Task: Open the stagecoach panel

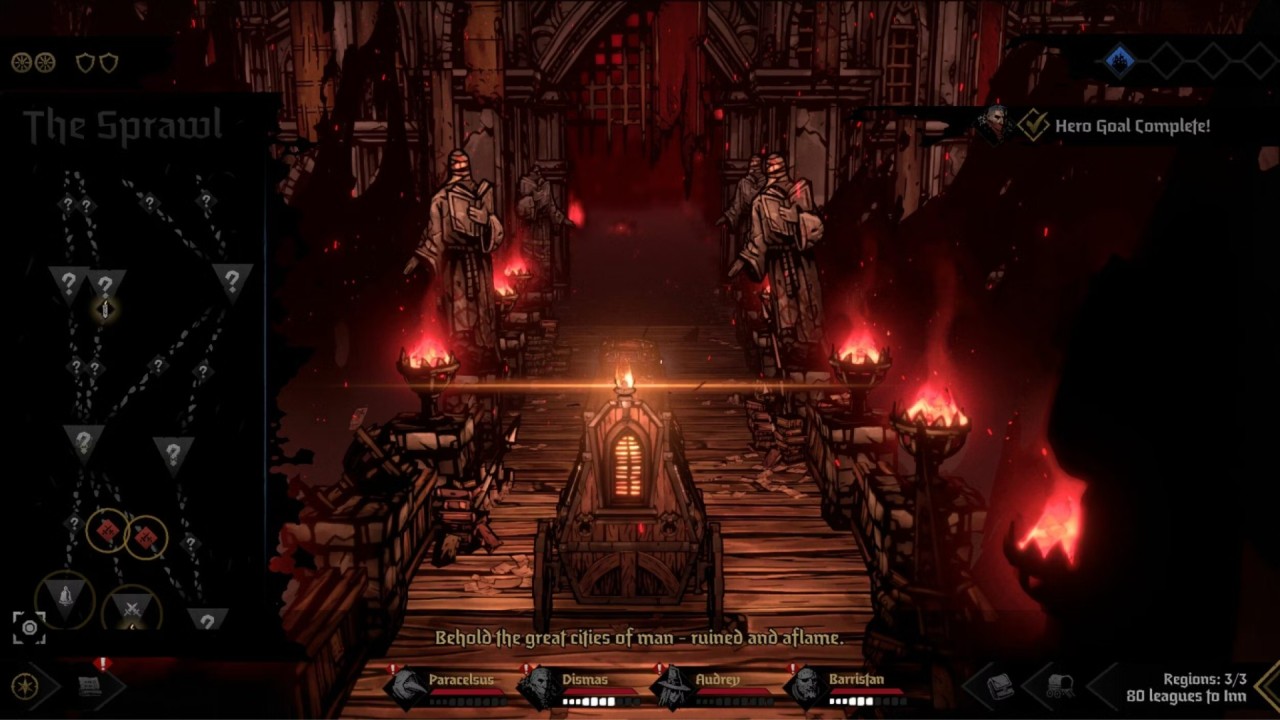Action: (1060, 687)
